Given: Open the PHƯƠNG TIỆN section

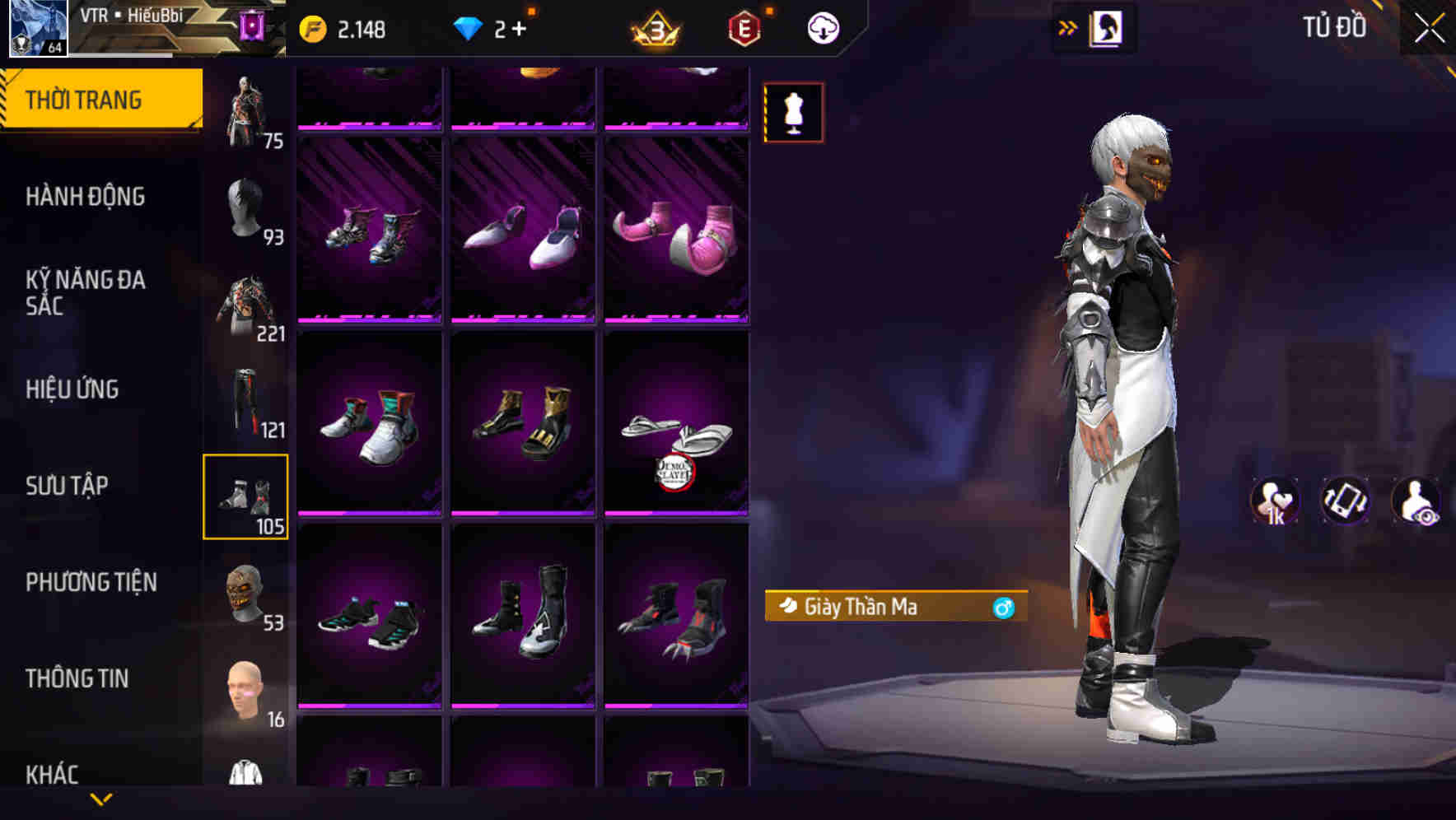Looking at the screenshot, I should [x=91, y=581].
